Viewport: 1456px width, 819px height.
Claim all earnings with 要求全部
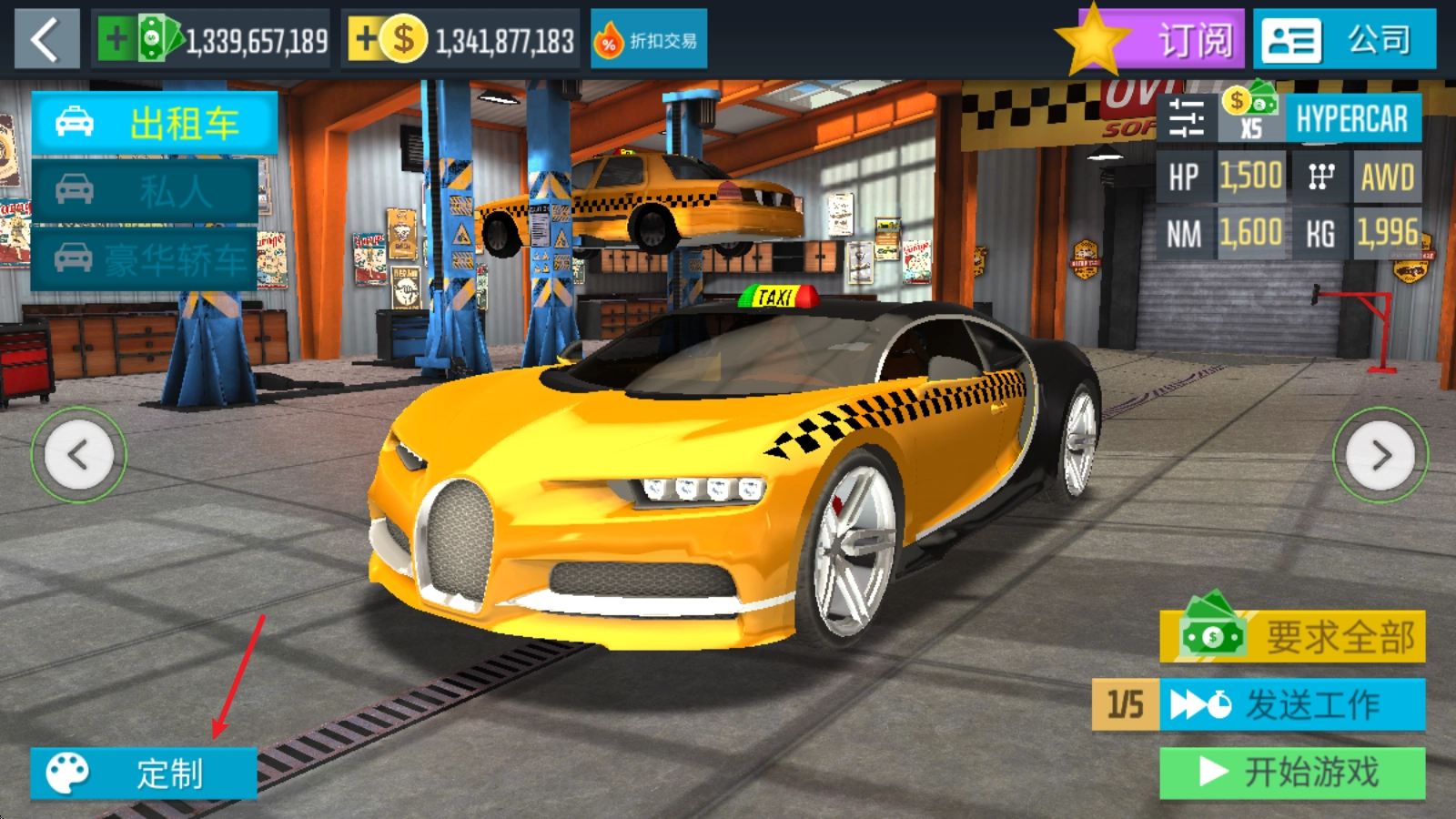click(x=1292, y=636)
